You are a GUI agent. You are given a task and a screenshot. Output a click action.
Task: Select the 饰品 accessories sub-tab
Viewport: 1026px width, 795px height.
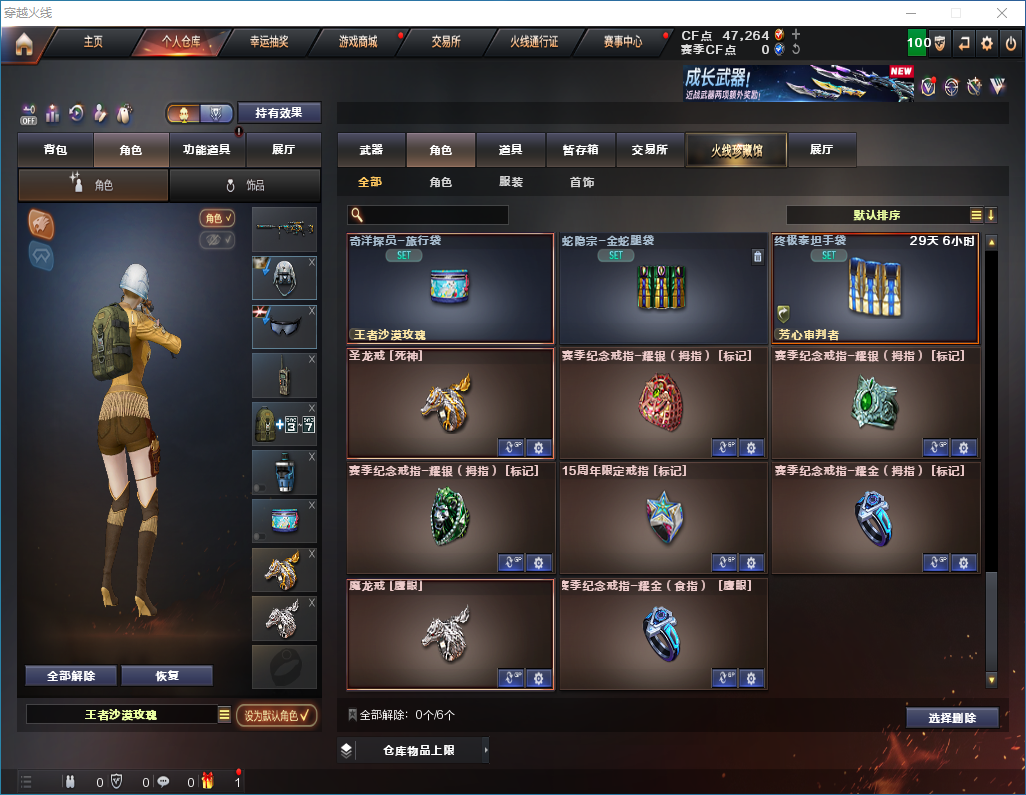(245, 185)
